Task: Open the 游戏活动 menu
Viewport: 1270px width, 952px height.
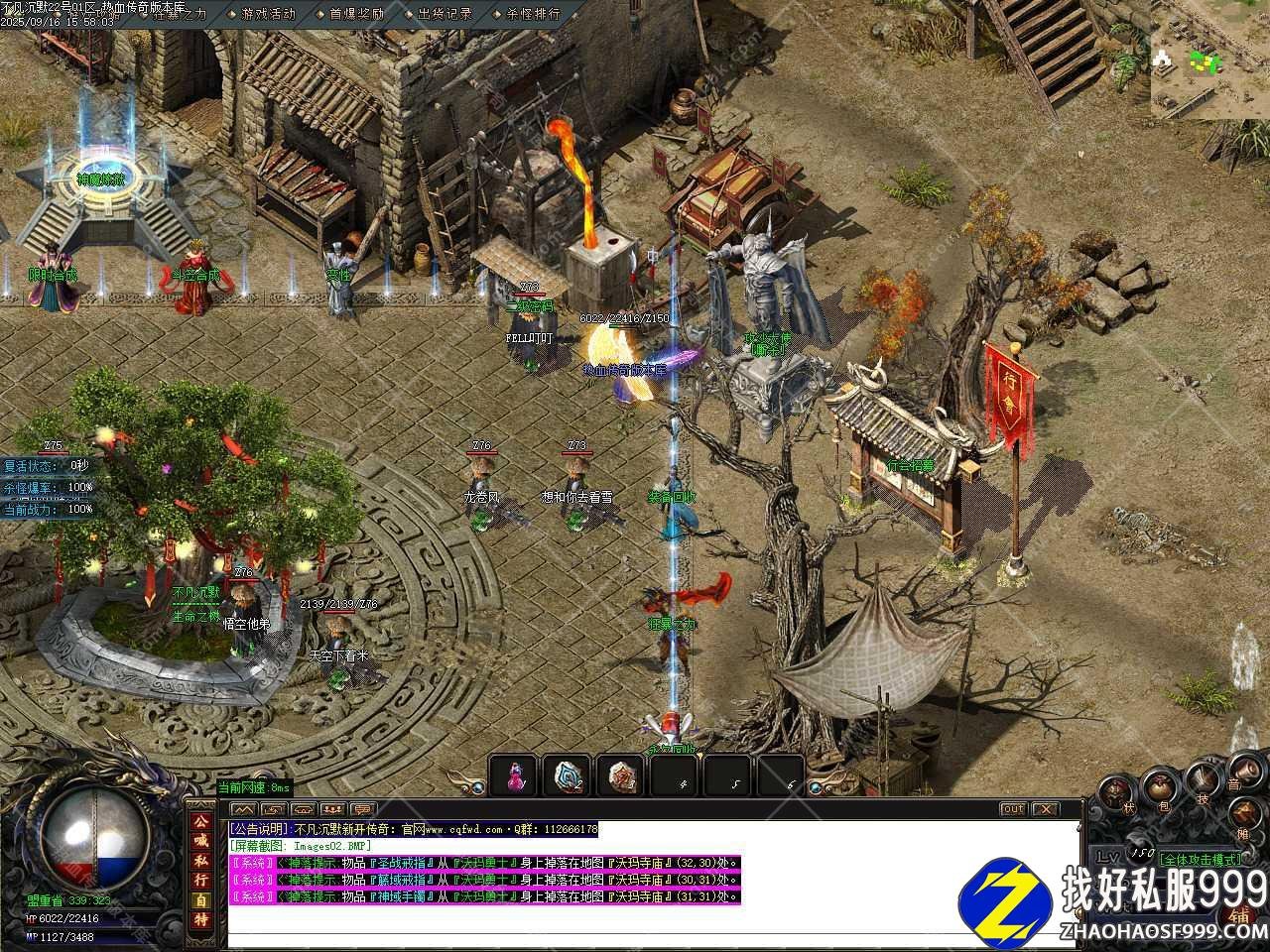Action: coord(268,14)
